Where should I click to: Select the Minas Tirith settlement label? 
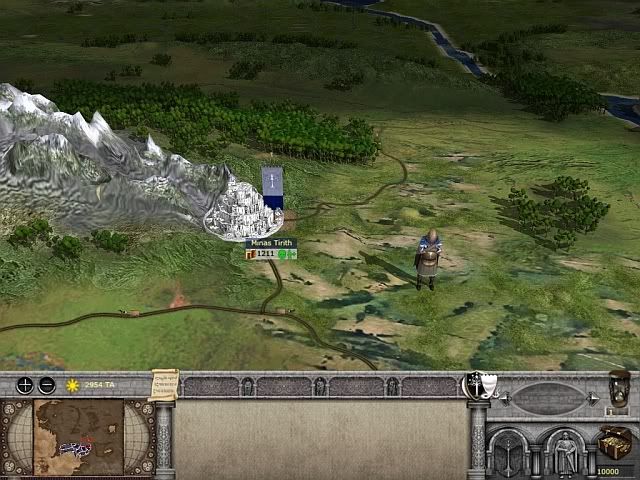[271, 243]
